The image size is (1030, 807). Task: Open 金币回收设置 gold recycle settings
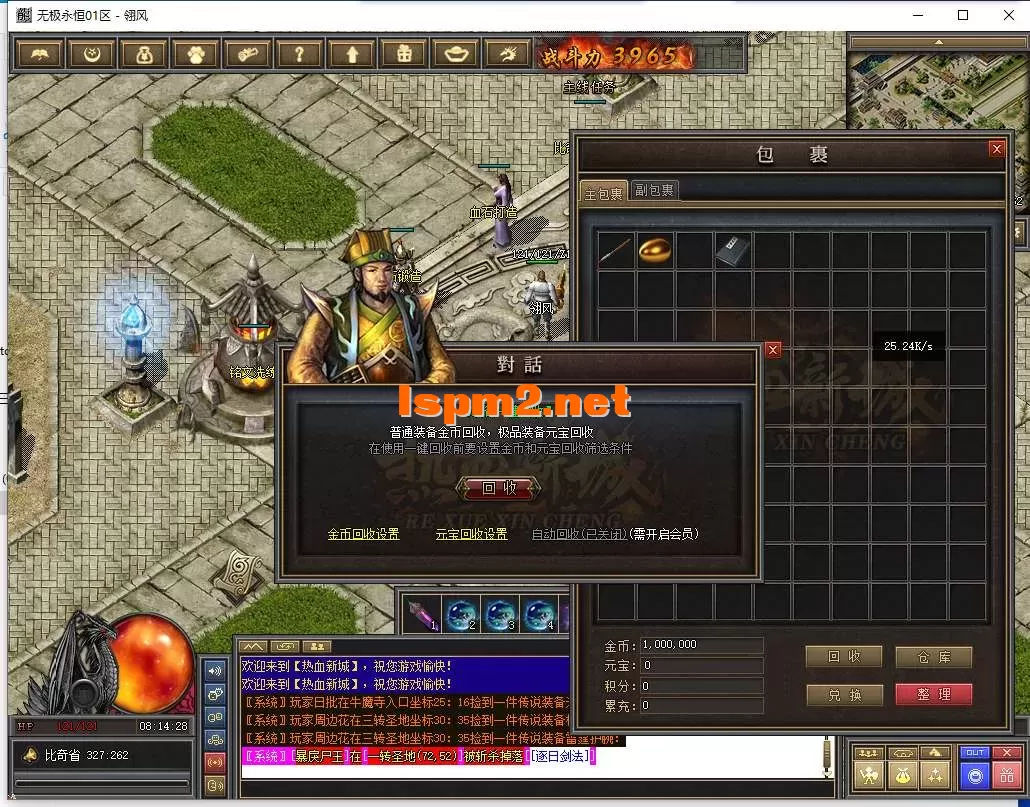click(x=363, y=534)
